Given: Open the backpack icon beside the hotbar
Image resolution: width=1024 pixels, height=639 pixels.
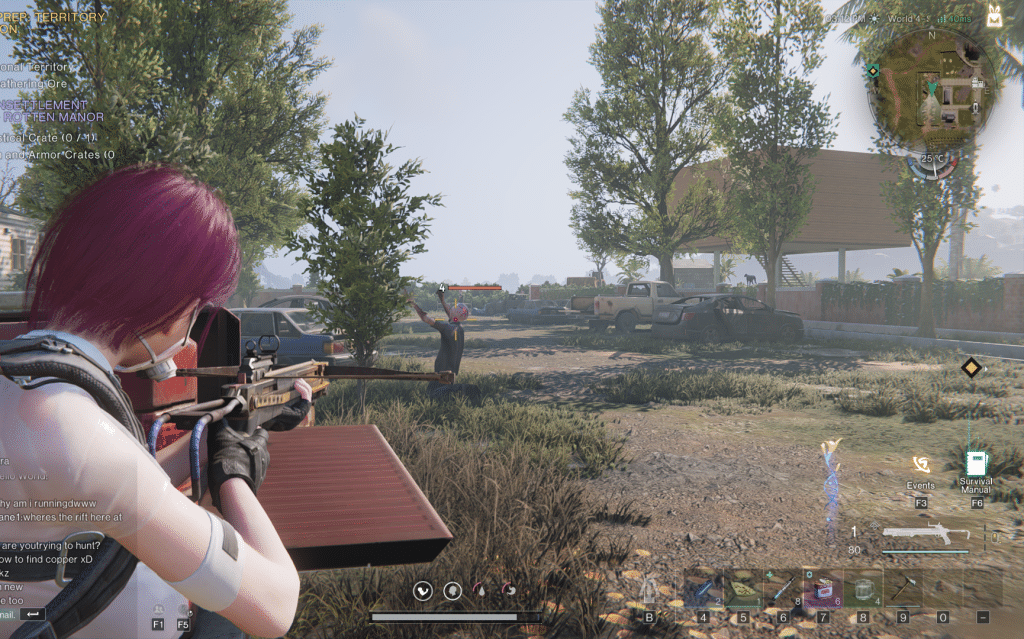Looking at the screenshot, I should (649, 590).
